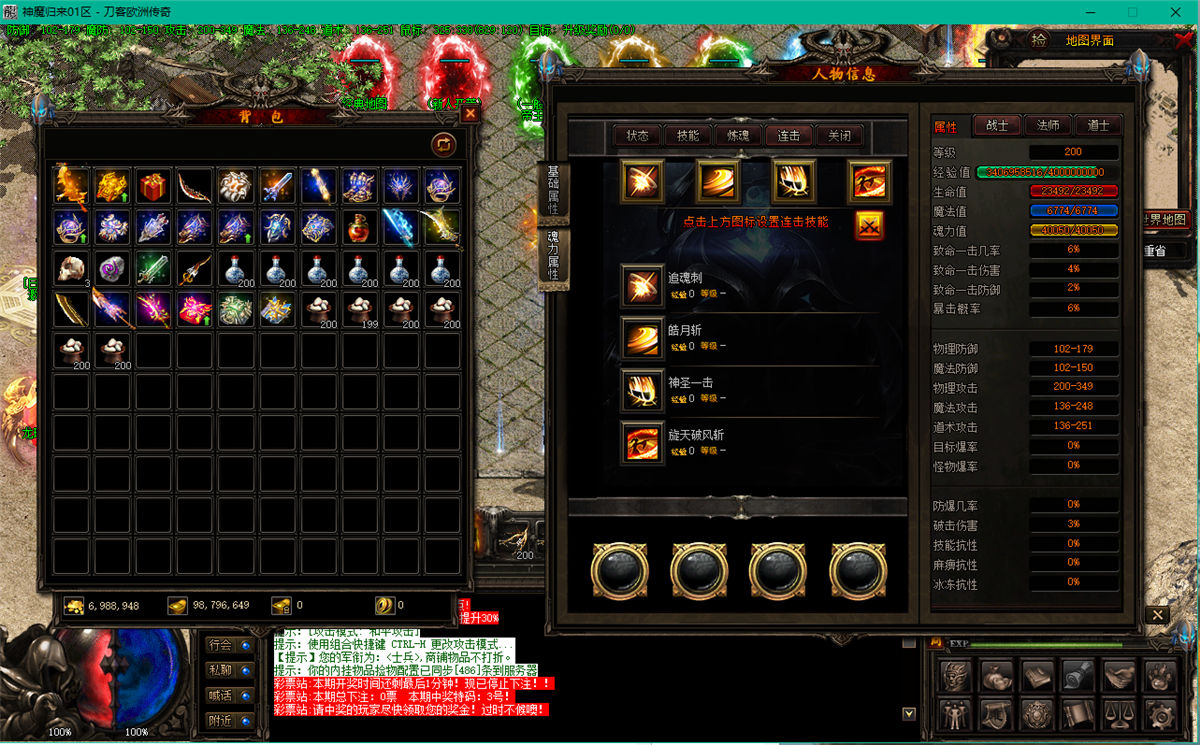The width and height of the screenshot is (1200, 745).
Task: Select the red gift box item
Action: tap(152, 186)
